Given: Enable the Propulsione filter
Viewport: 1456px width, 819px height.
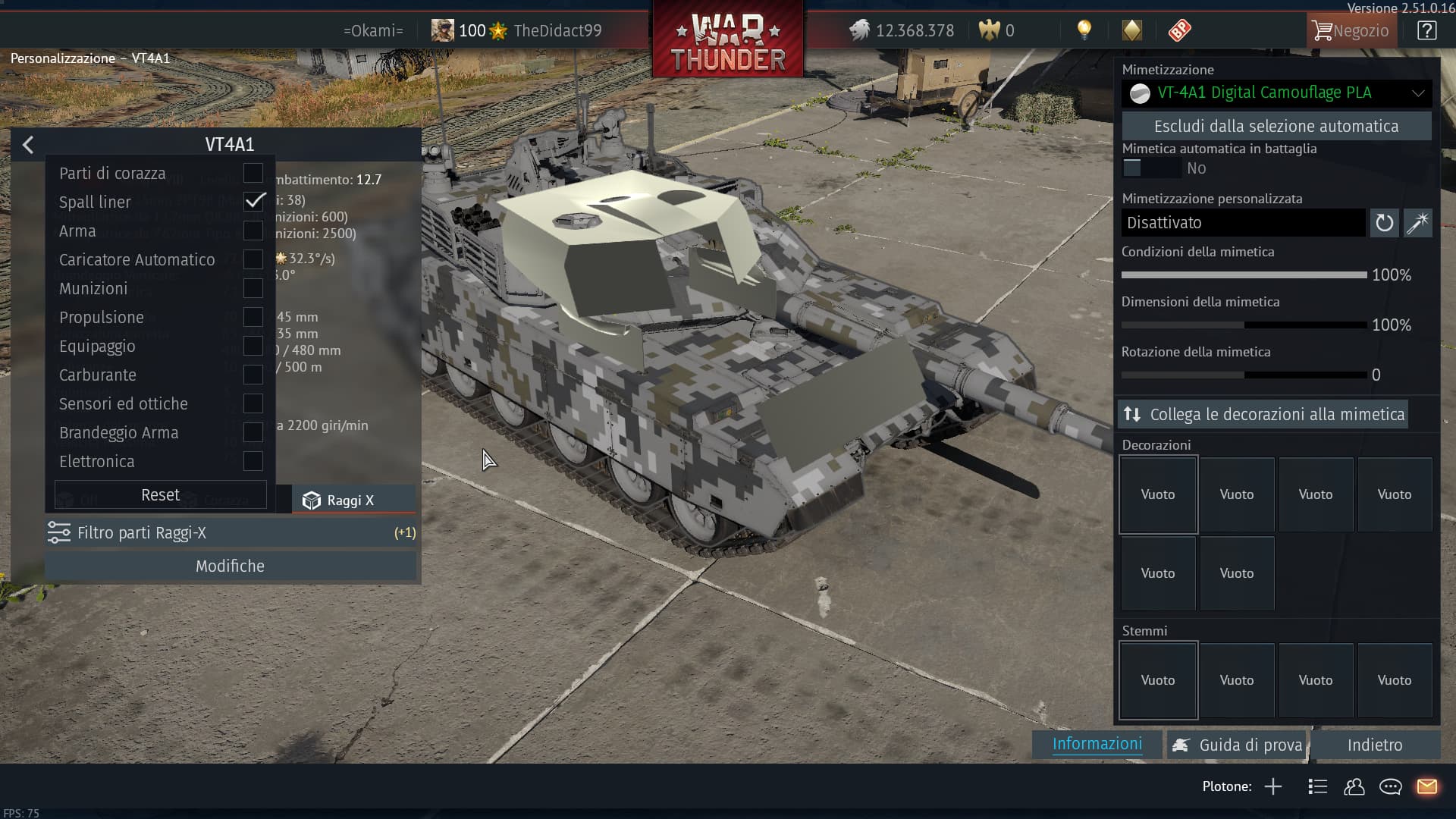Looking at the screenshot, I should point(253,317).
